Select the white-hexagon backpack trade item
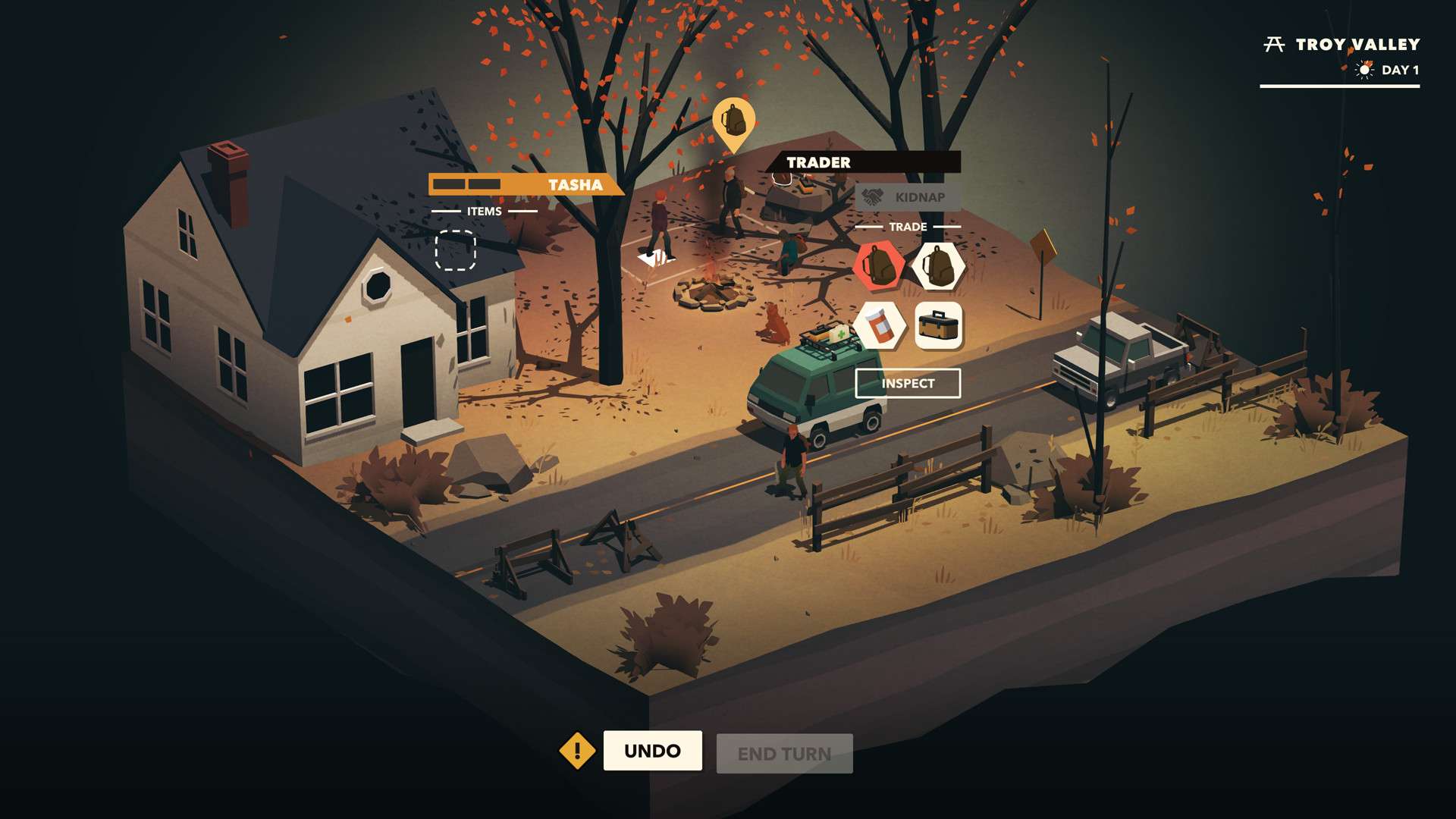The width and height of the screenshot is (1456, 819). point(938,266)
